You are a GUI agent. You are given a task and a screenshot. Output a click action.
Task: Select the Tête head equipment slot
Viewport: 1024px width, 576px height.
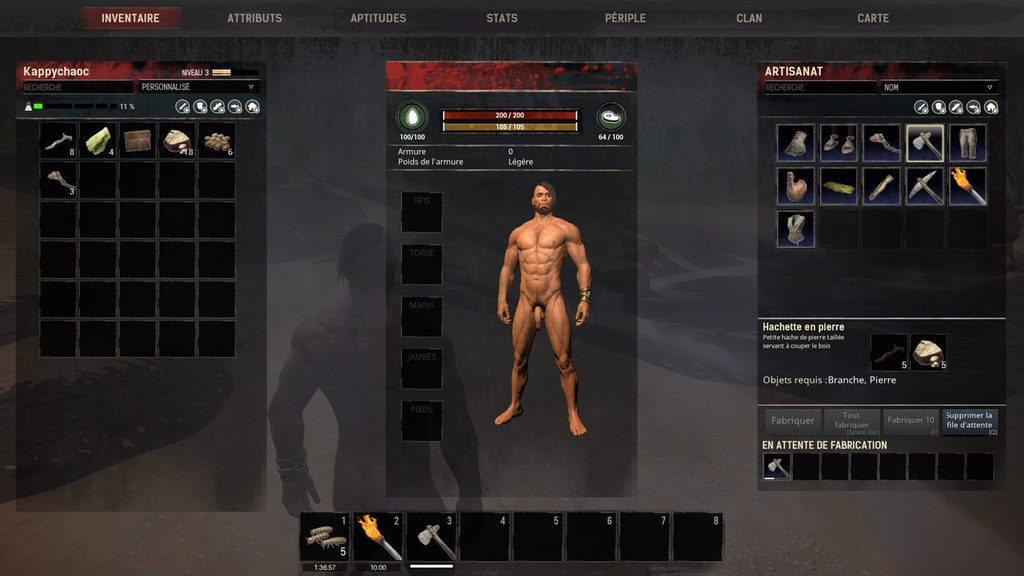(x=421, y=212)
